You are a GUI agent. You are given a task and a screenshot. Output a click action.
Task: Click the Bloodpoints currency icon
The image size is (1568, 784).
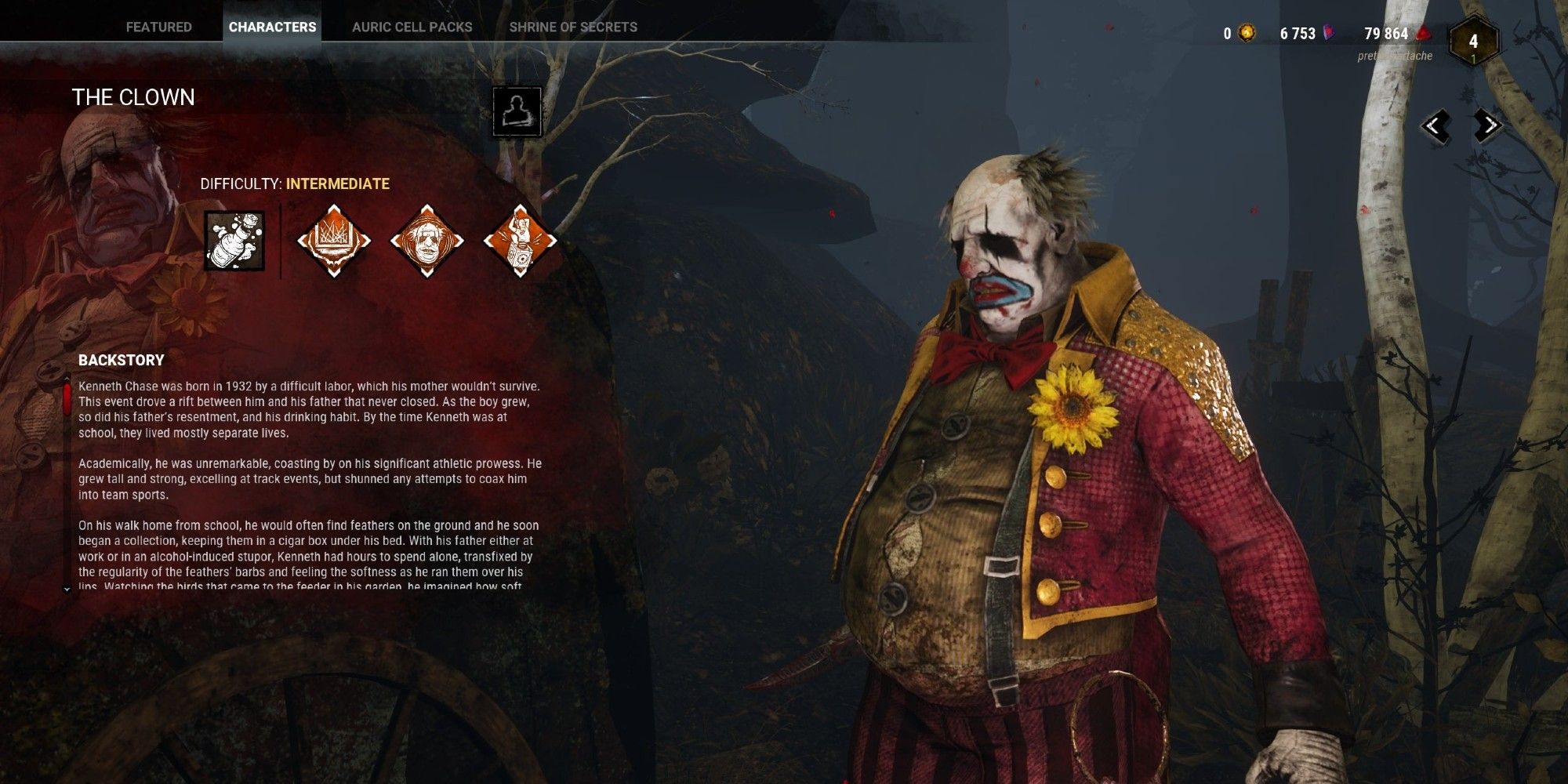pyautogui.click(x=1423, y=33)
